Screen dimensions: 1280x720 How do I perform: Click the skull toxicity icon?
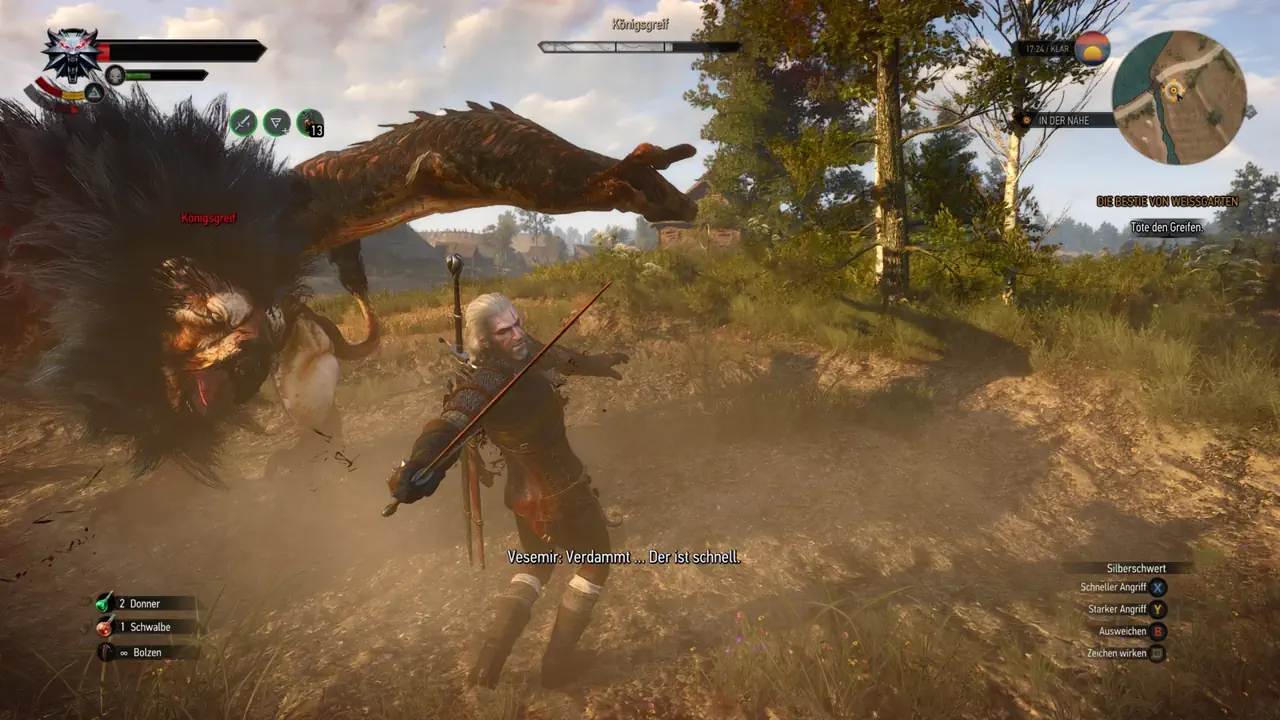(115, 75)
